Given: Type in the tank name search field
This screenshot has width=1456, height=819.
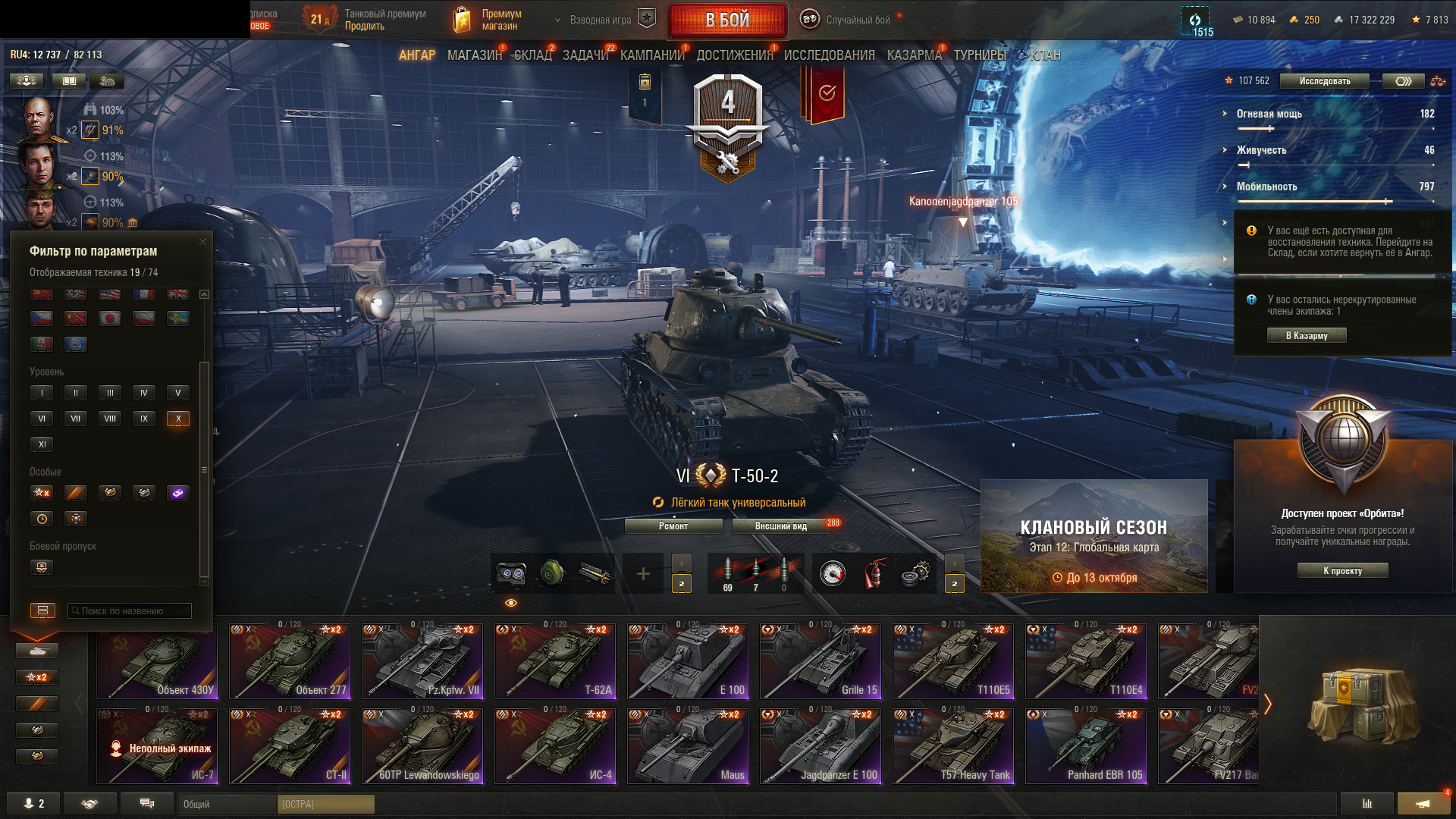Looking at the screenshot, I should pyautogui.click(x=130, y=611).
